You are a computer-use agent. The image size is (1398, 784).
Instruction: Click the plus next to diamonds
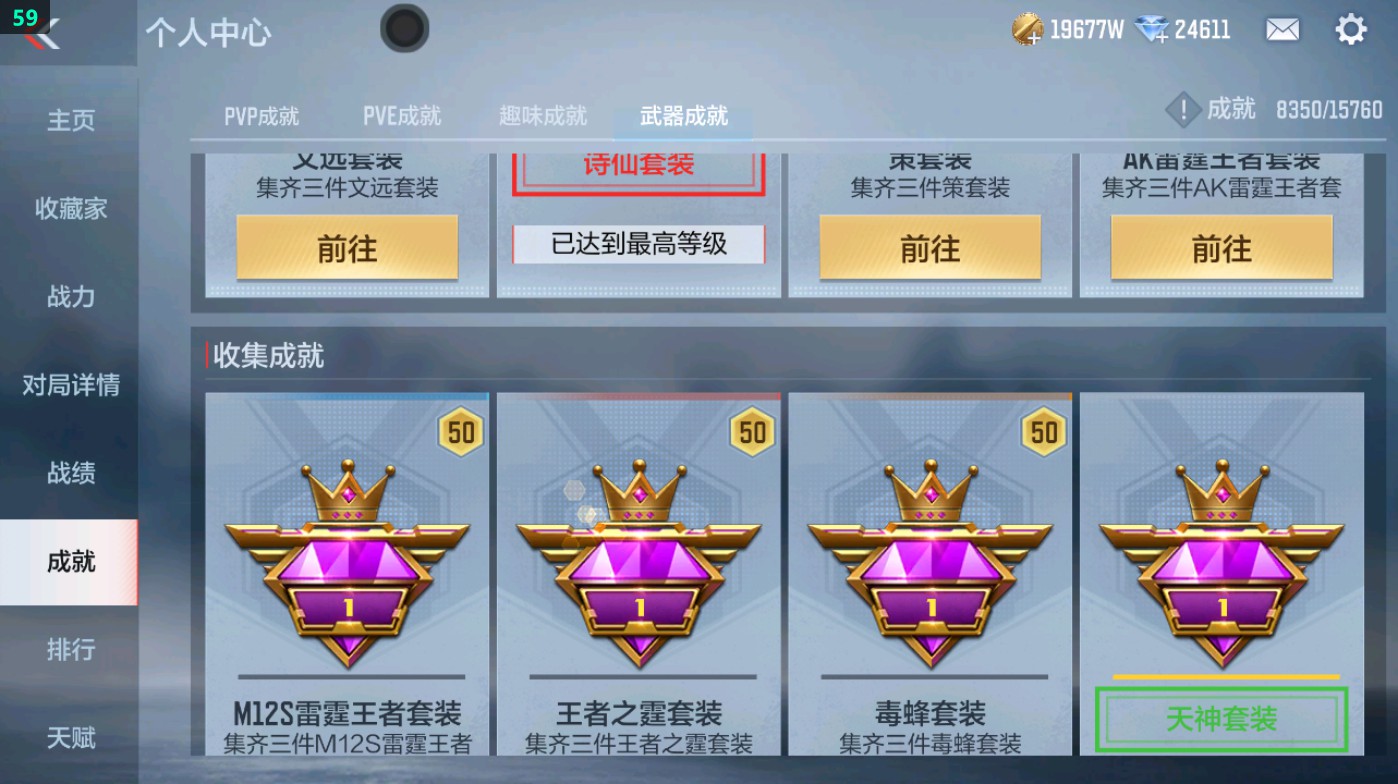[x=1162, y=40]
